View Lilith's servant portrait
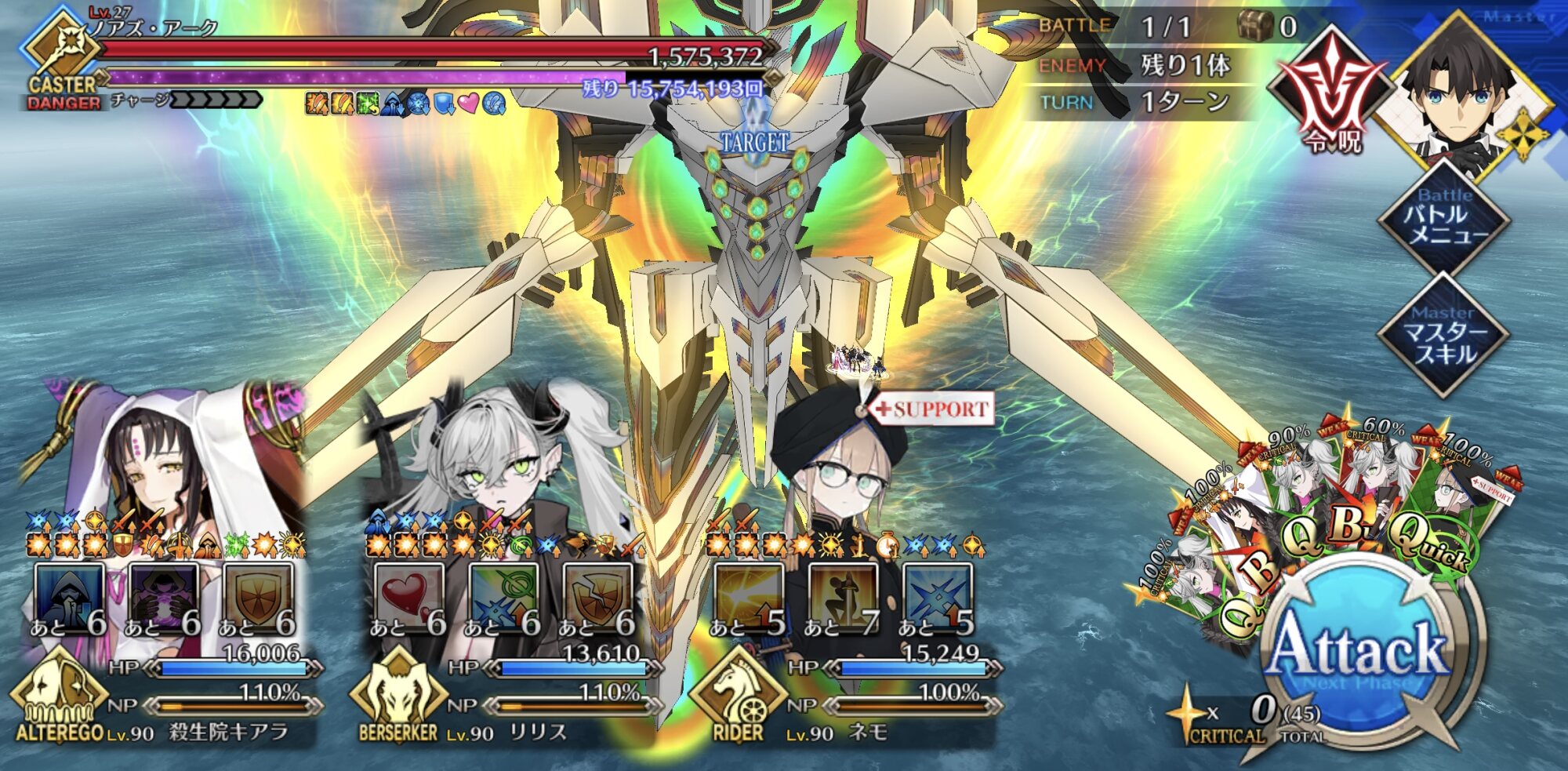The image size is (1568, 771). coord(502,455)
